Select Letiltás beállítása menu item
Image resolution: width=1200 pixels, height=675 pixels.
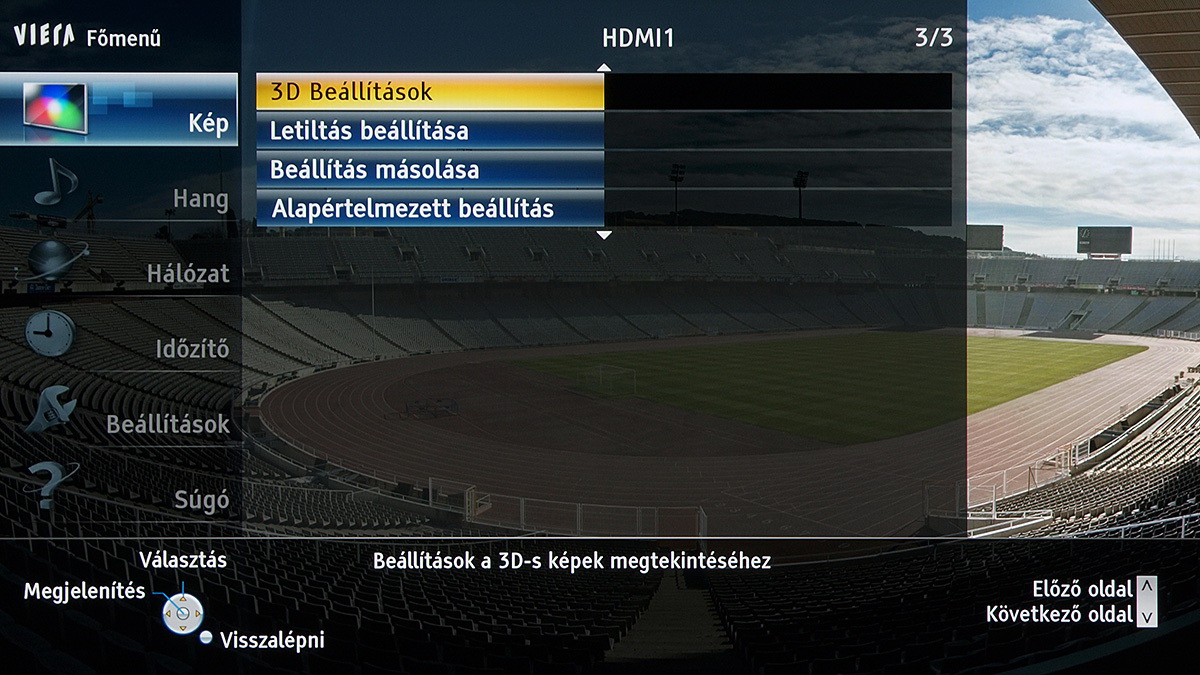430,131
